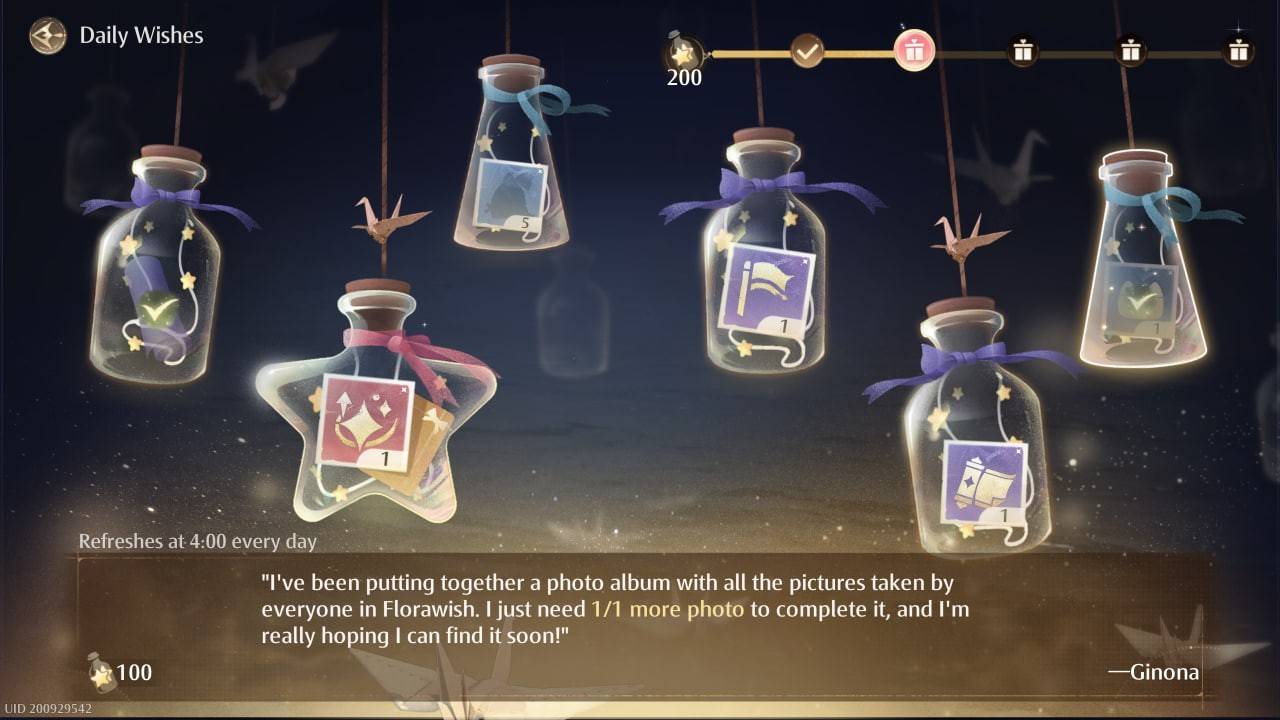Viewport: 1280px width, 720px height.
Task: Select the completed checkmark node on reward track
Action: (806, 50)
